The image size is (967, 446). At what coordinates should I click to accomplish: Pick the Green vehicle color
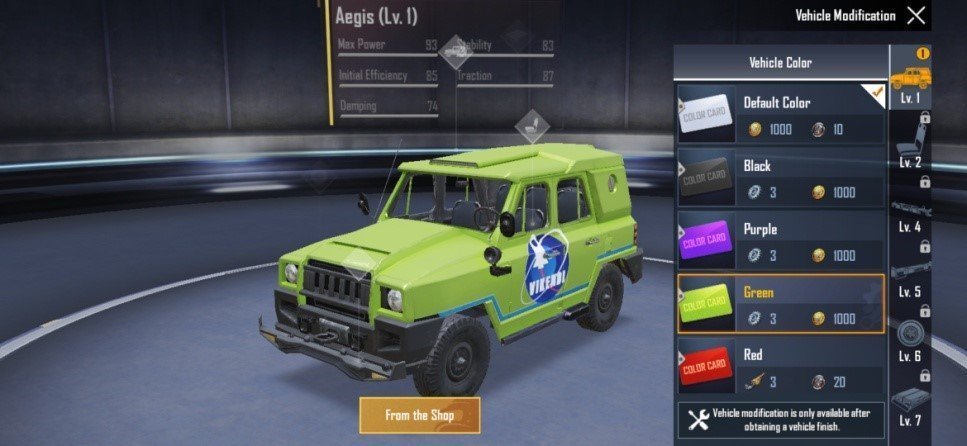pyautogui.click(x=780, y=303)
